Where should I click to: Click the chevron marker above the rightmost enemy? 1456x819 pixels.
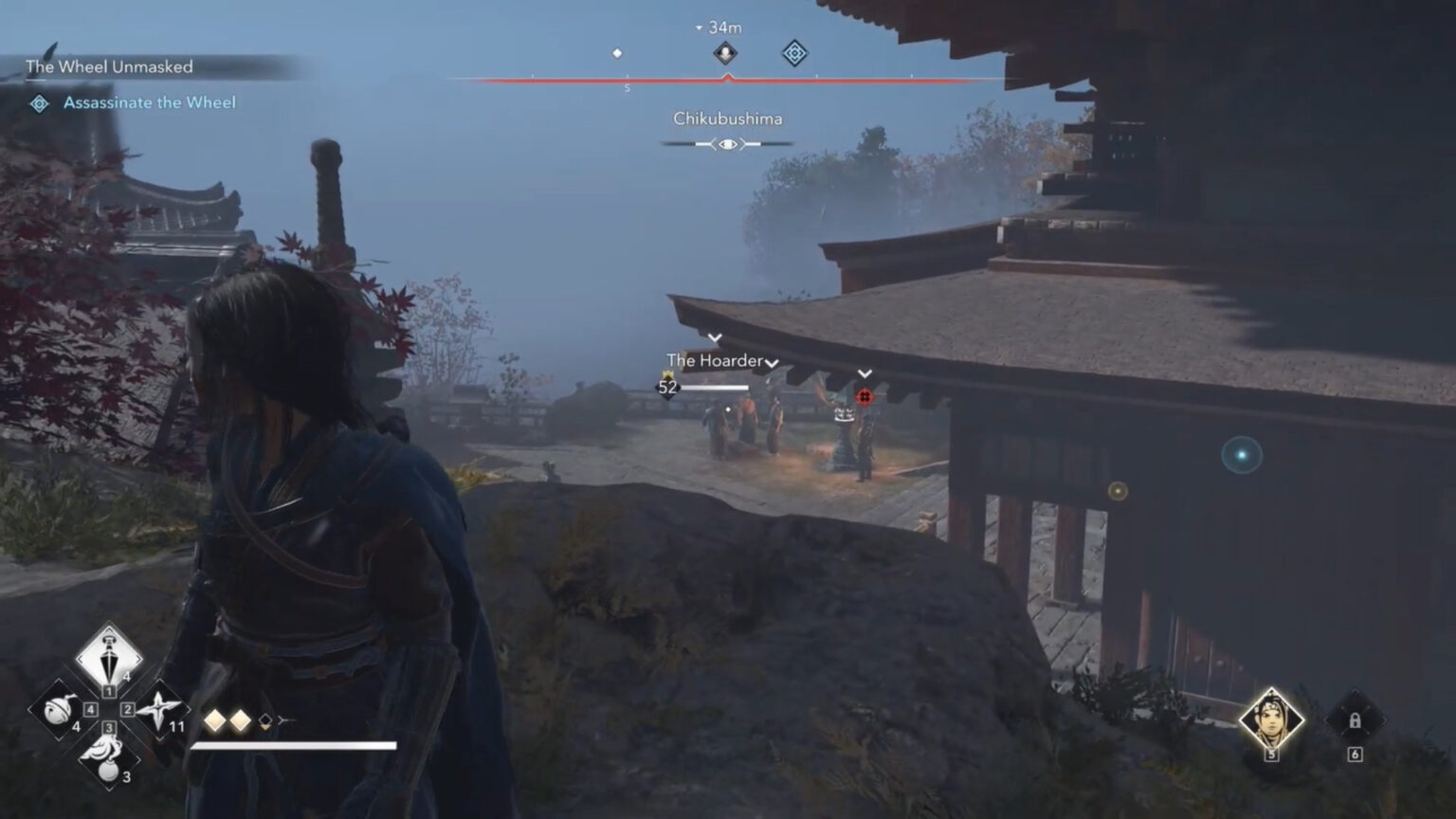click(x=864, y=374)
